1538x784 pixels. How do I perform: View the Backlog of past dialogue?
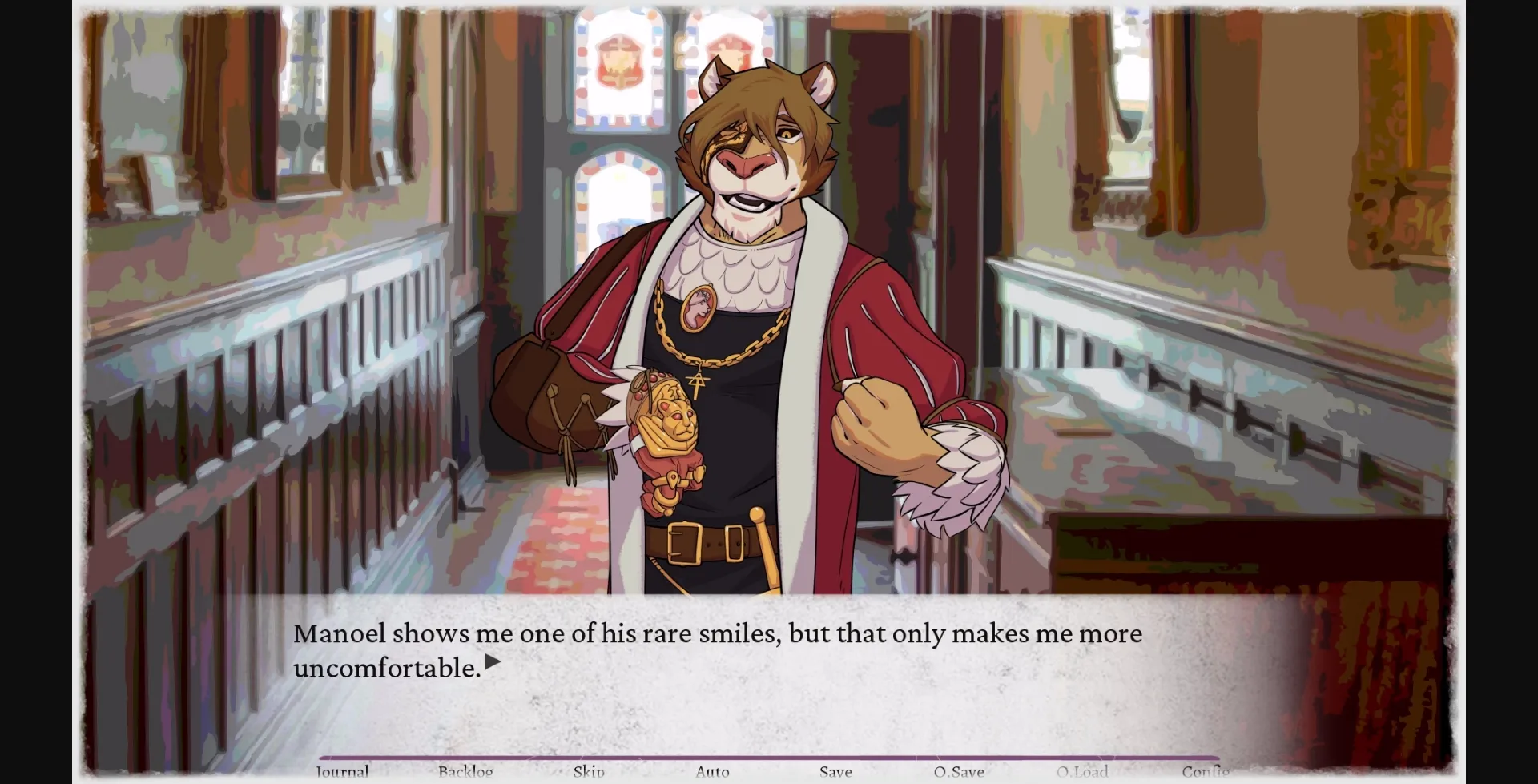[466, 771]
